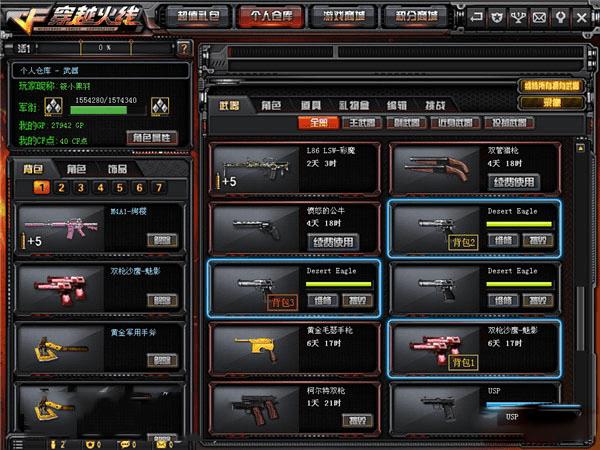Open the mail envelope icon in top bar
This screenshot has height=450, width=600.
pyautogui.click(x=539, y=17)
